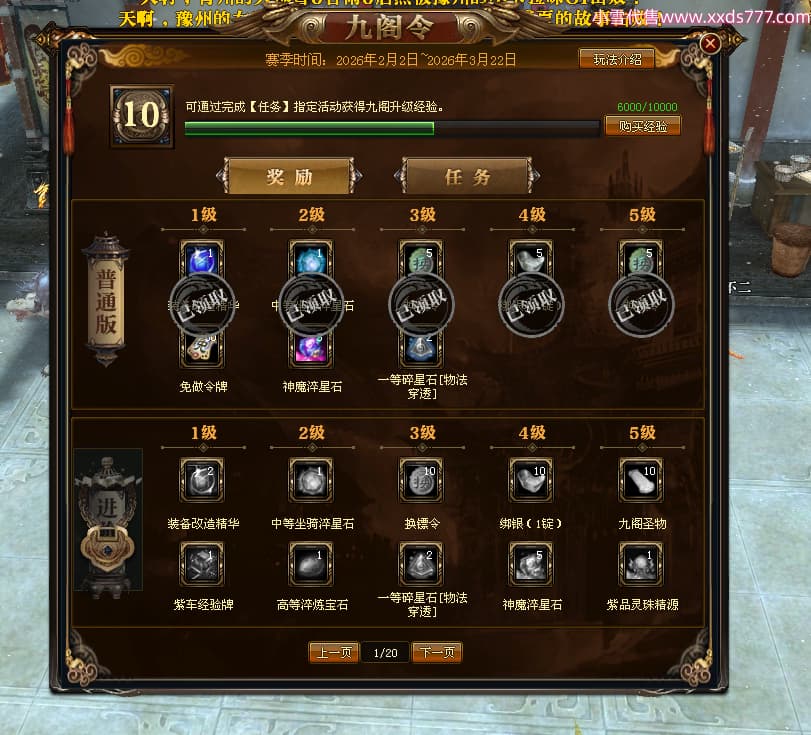This screenshot has width=811, height=735.
Task: Select the 高等淬炼宝石 reward icon
Action: pos(311,563)
